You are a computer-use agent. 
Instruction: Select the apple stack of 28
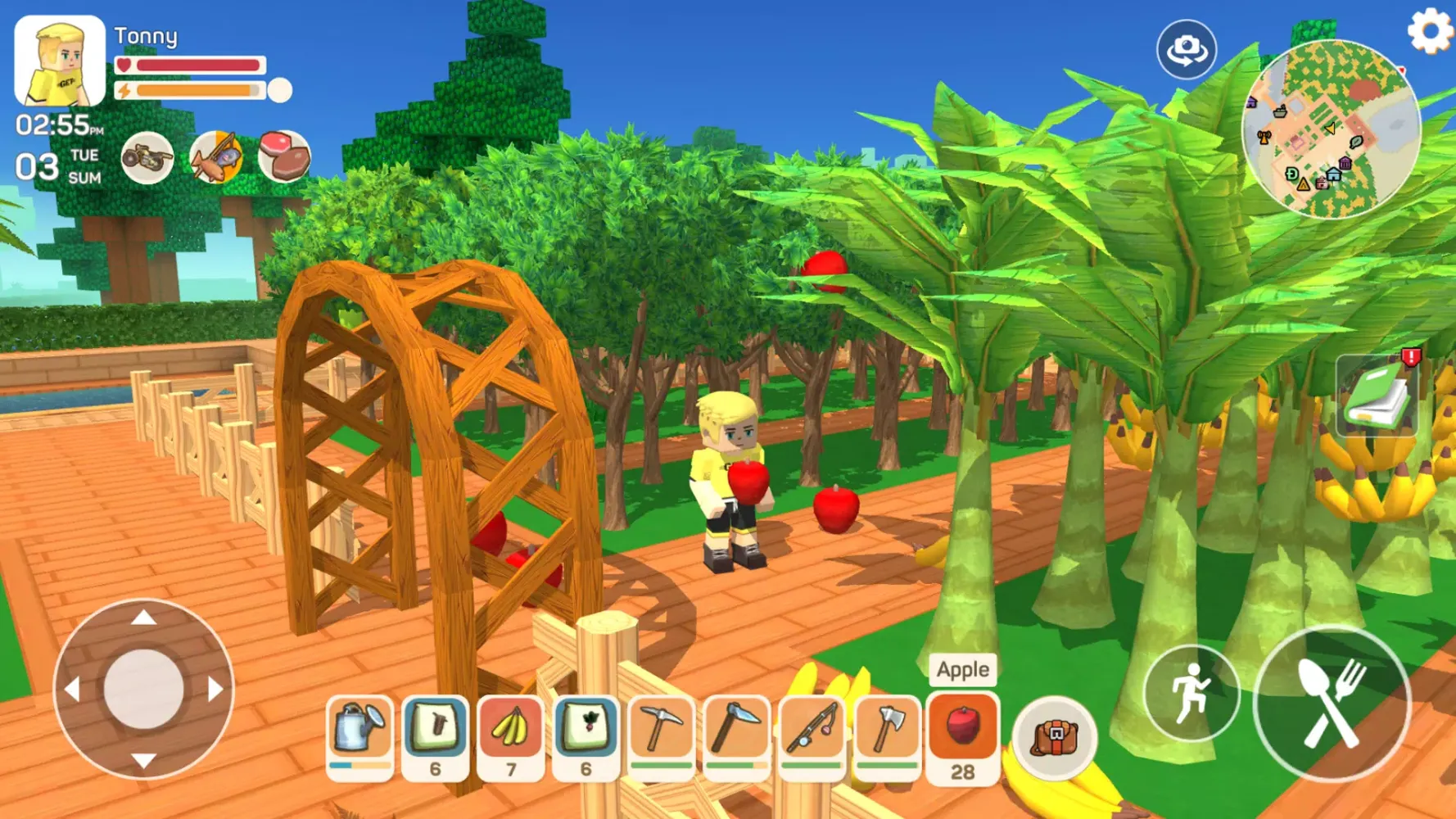(x=962, y=733)
